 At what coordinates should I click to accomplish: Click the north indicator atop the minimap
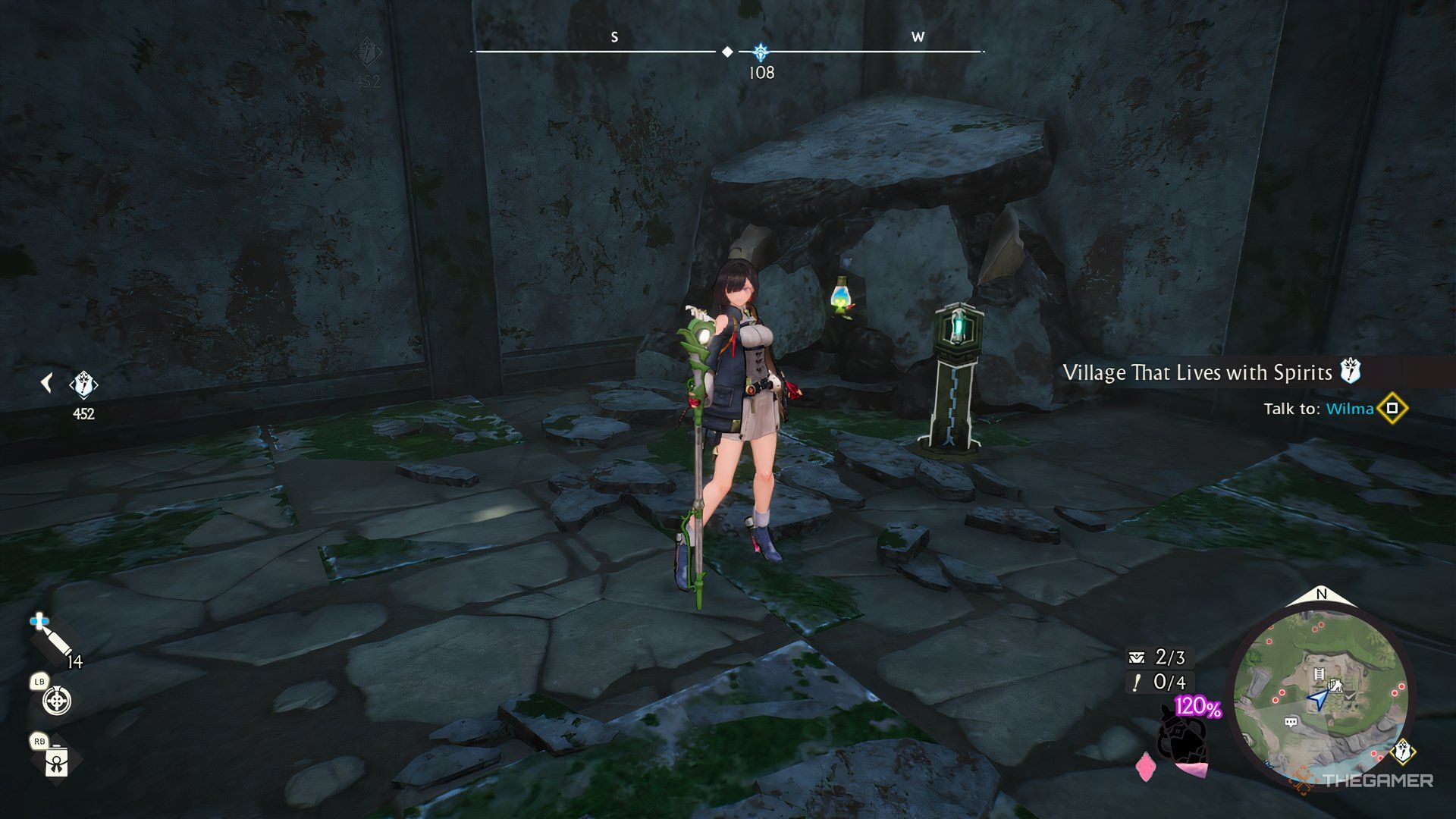pyautogui.click(x=1321, y=595)
